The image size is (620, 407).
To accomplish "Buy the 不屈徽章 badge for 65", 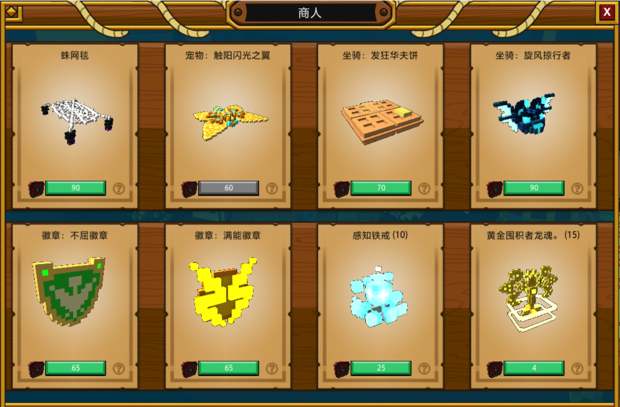I will (75, 368).
